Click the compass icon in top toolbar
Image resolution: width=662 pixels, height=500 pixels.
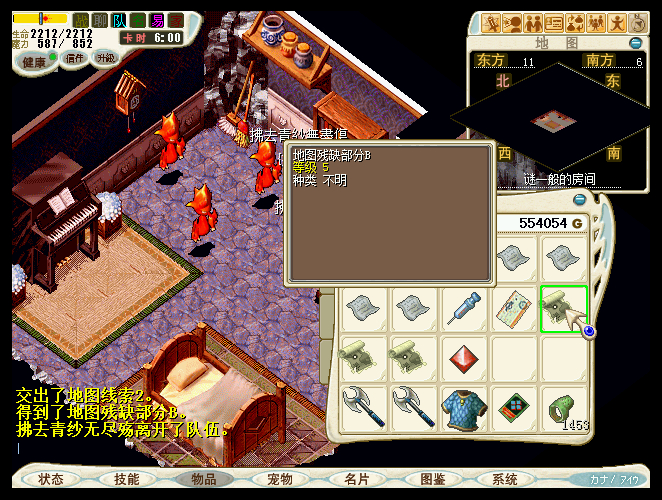click(638, 22)
